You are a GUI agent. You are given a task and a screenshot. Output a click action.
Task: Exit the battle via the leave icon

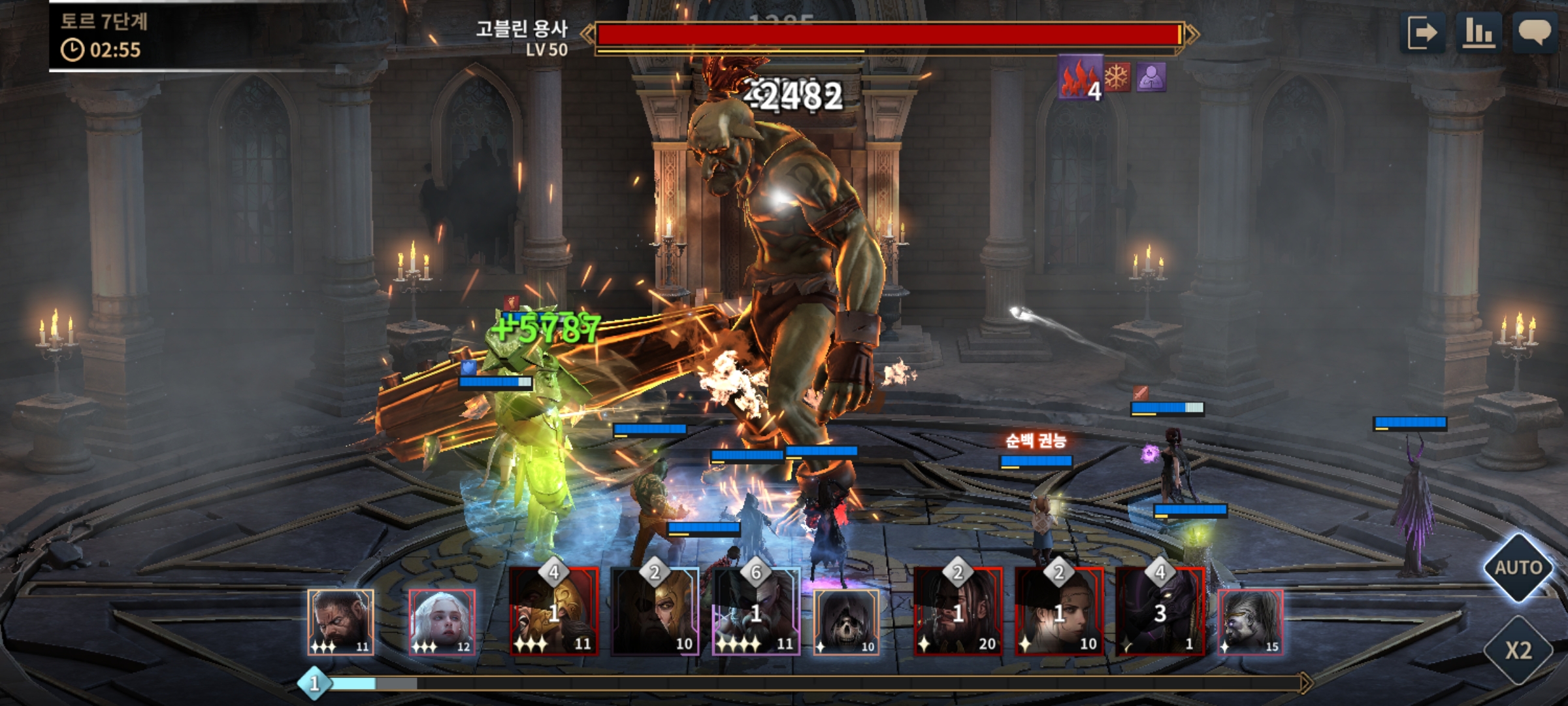click(x=1422, y=33)
